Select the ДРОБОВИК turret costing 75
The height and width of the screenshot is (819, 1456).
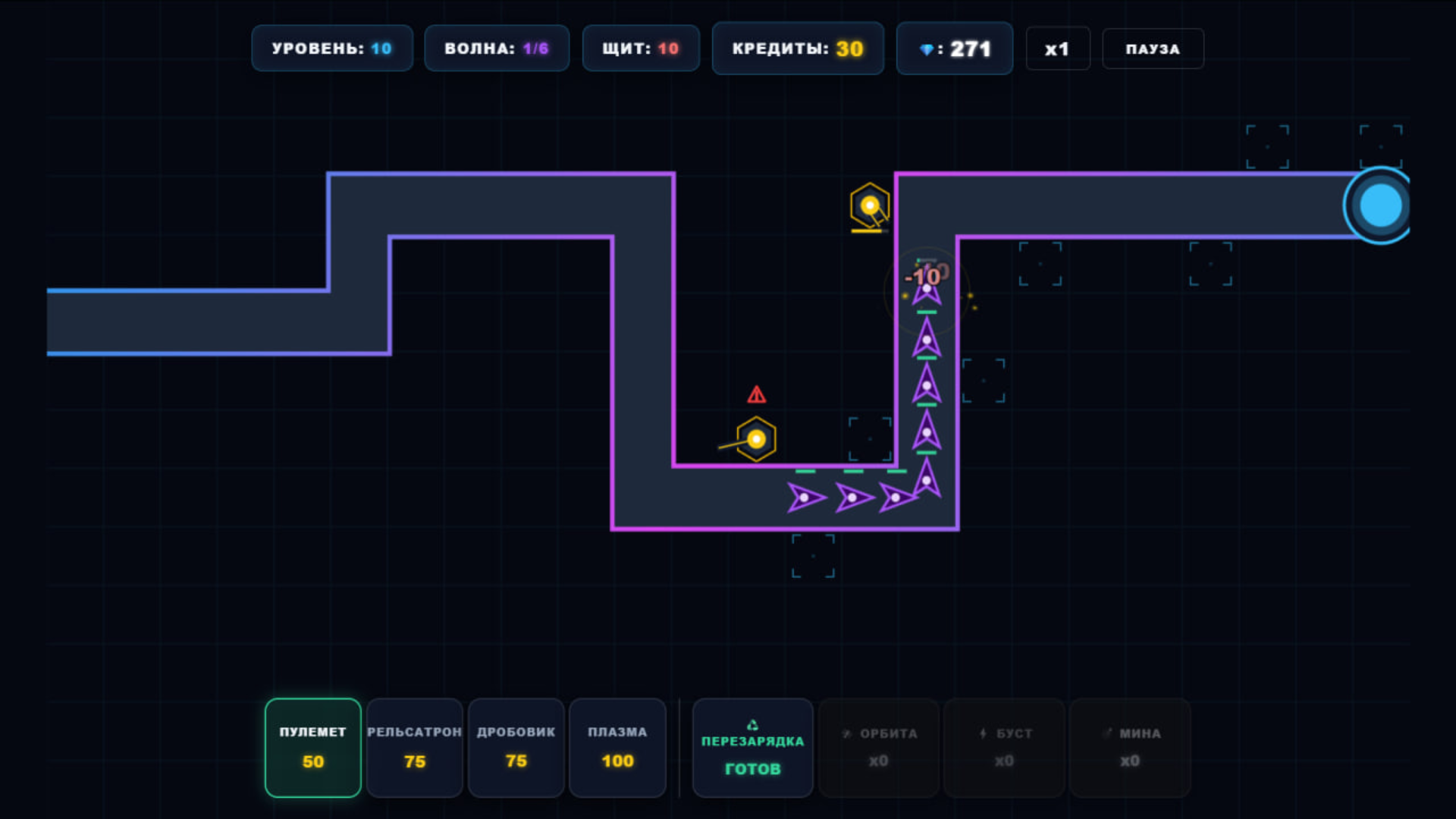(516, 748)
